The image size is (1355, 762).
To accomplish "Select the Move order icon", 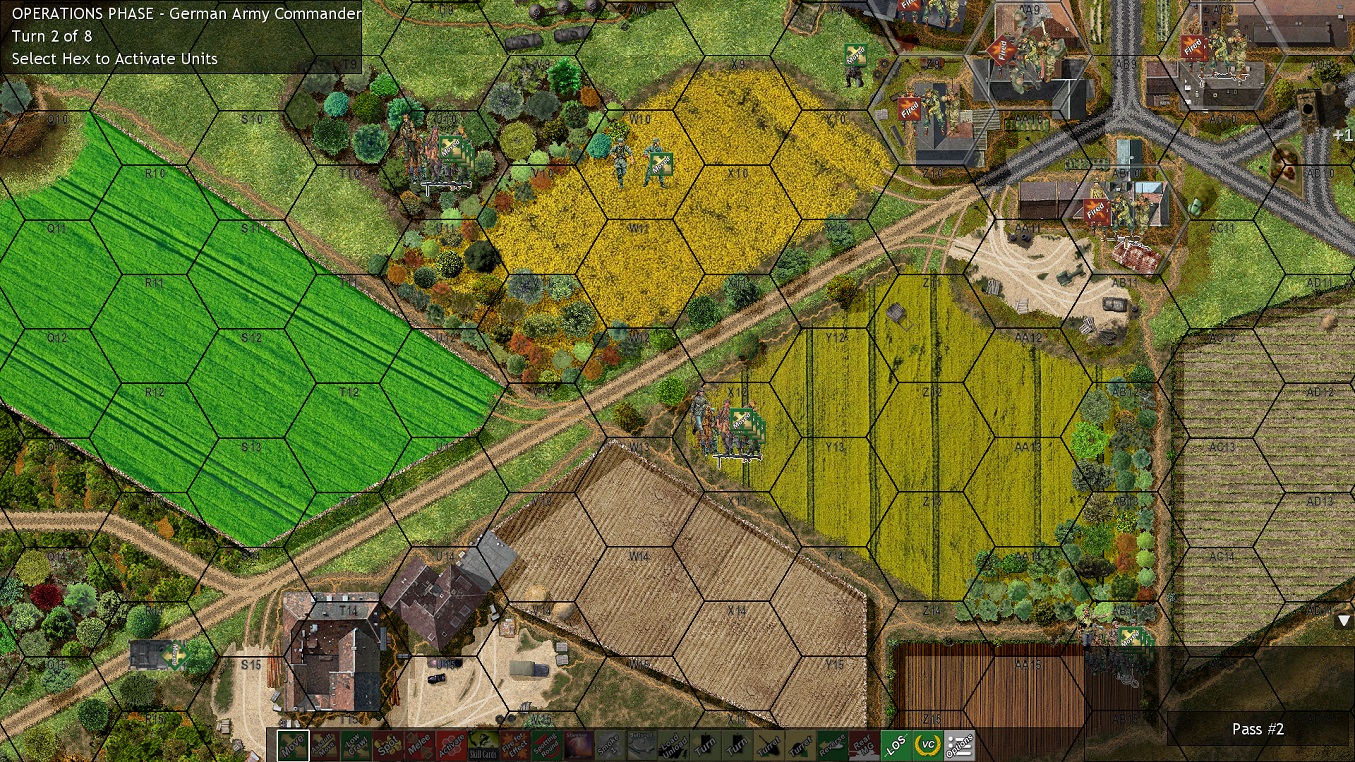I will click(295, 744).
